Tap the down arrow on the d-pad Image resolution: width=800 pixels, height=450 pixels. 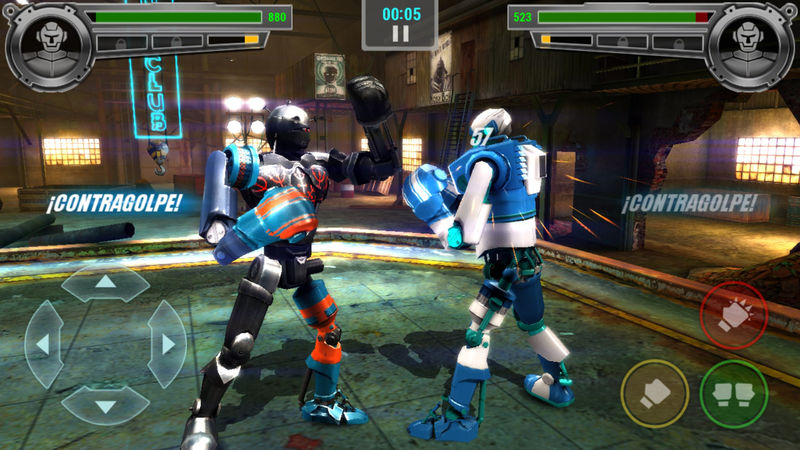click(105, 405)
